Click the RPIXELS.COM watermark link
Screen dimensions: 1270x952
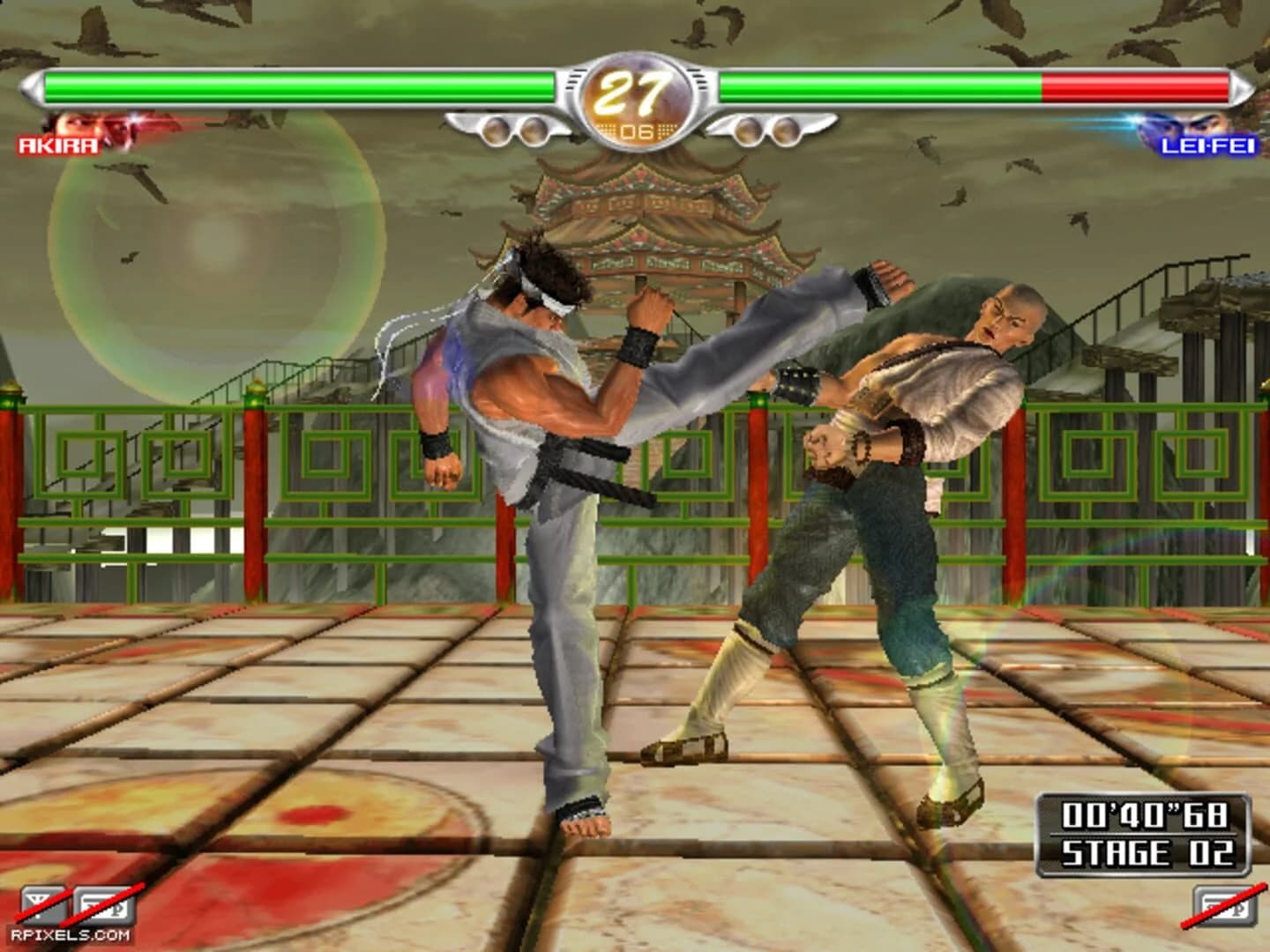pos(71,934)
